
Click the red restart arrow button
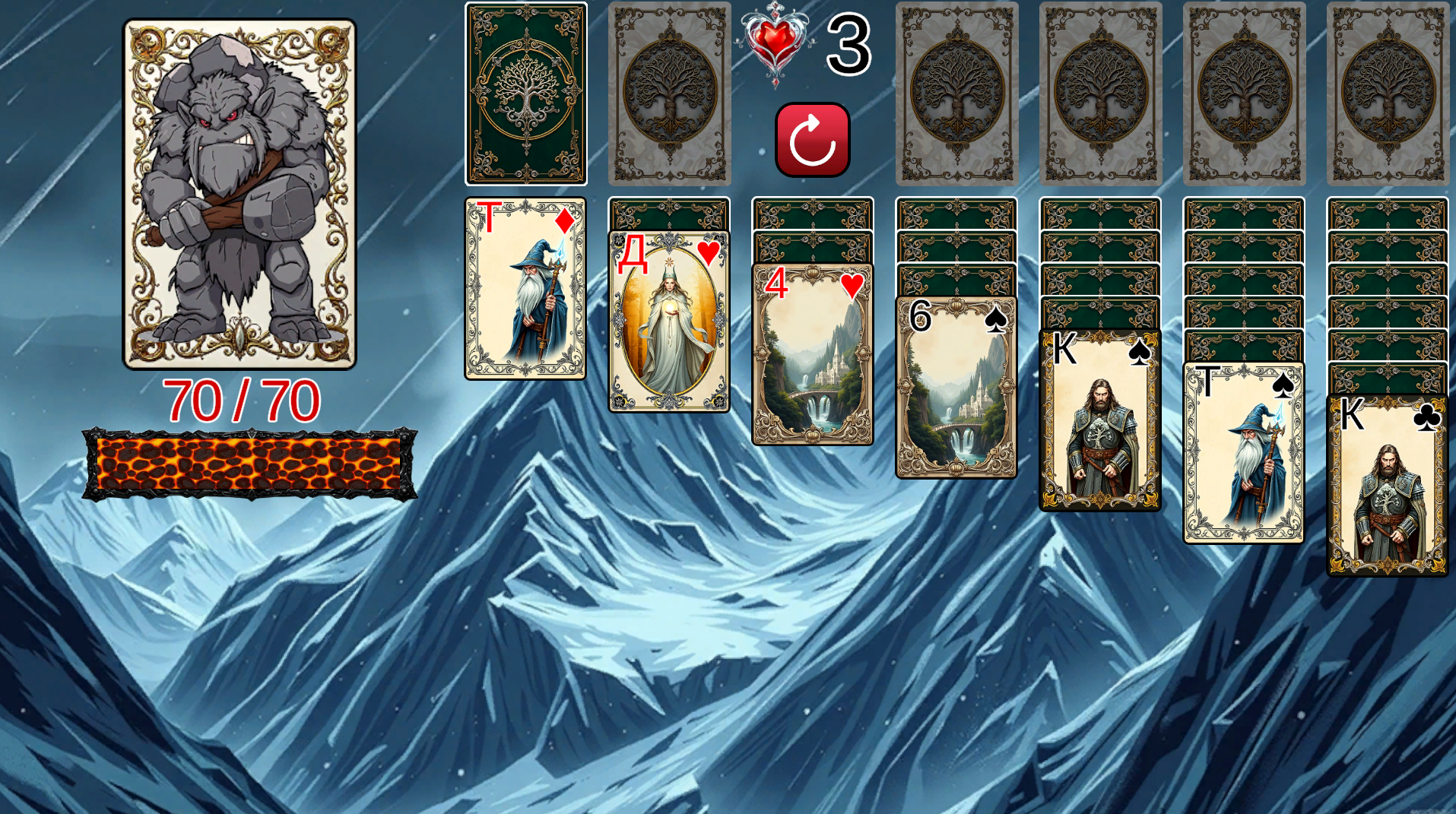[812, 139]
